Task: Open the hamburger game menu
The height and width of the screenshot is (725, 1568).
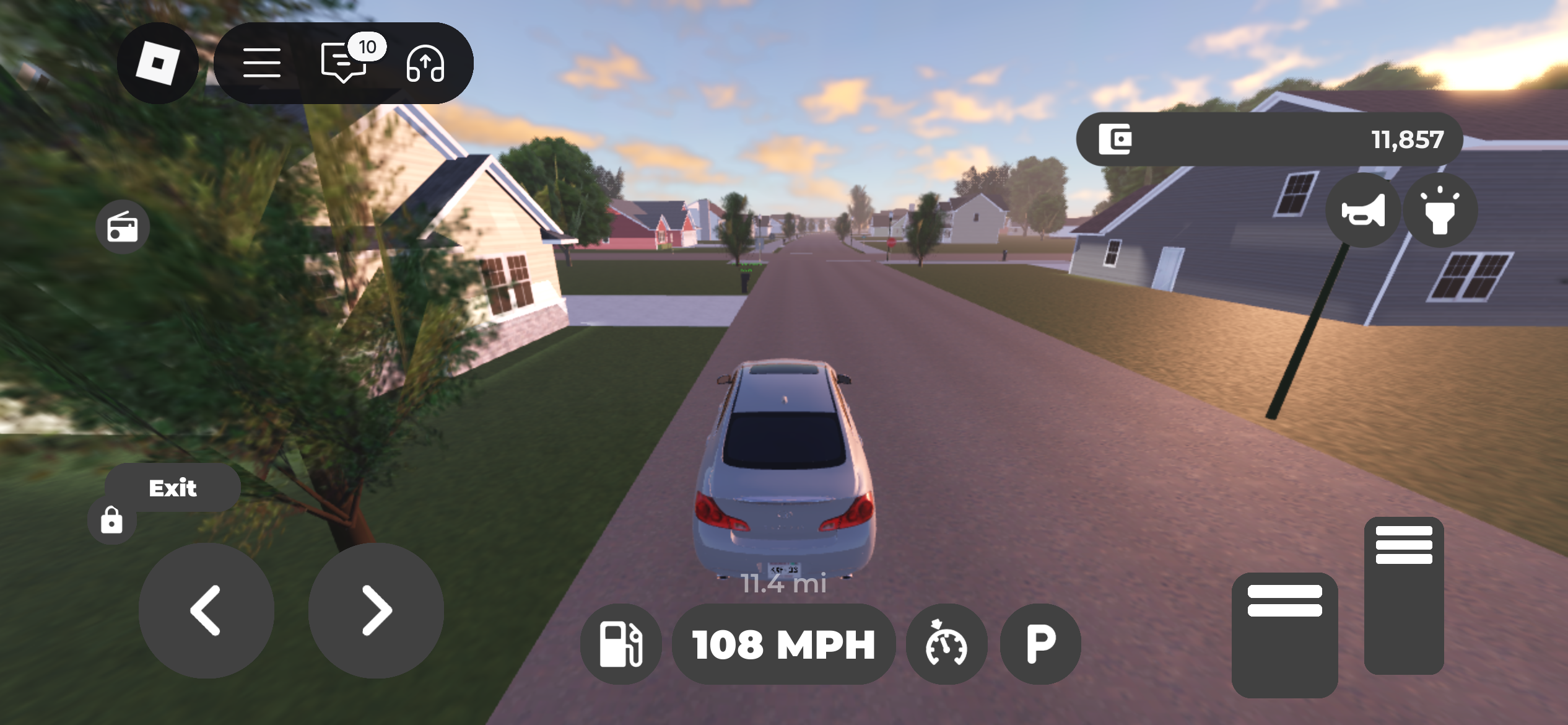Action: click(x=262, y=63)
